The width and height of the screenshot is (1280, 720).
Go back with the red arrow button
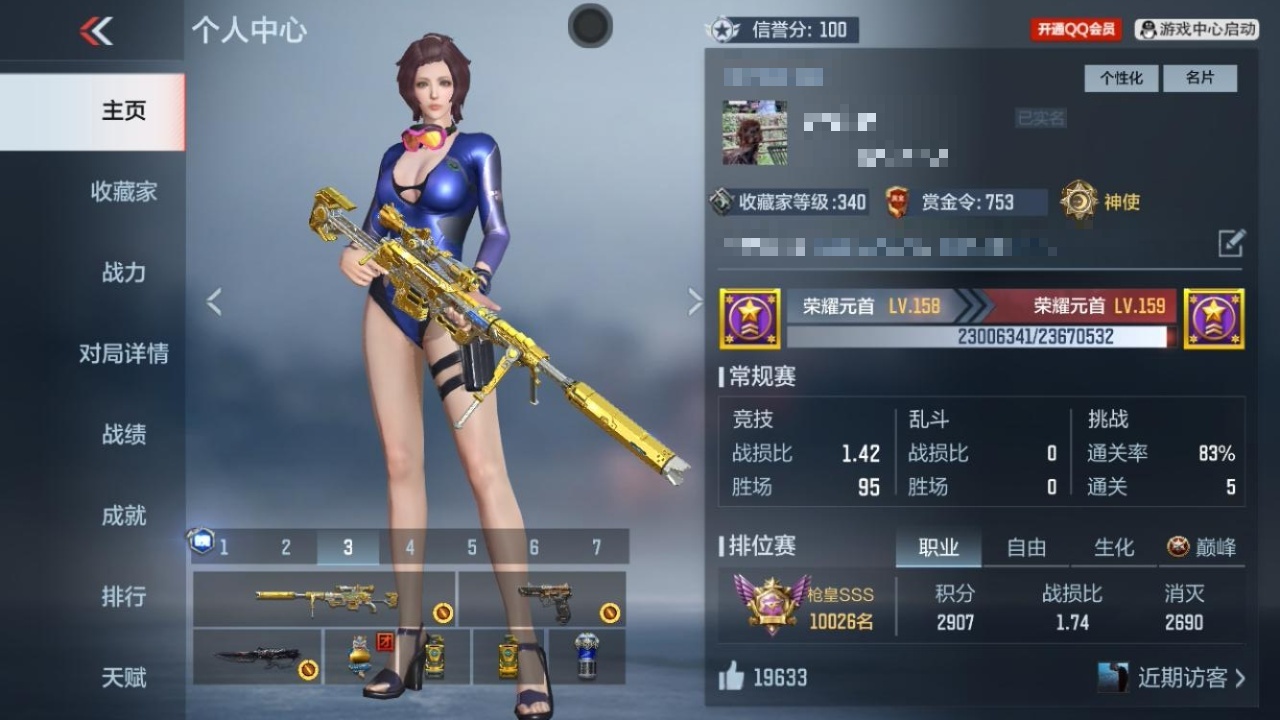(96, 32)
